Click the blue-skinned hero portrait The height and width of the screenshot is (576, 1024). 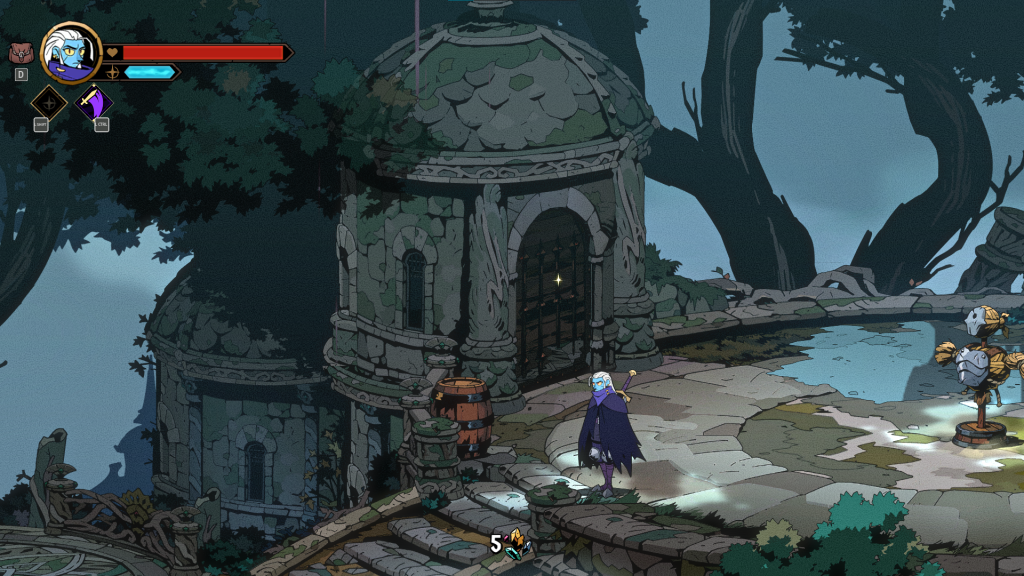pos(72,53)
